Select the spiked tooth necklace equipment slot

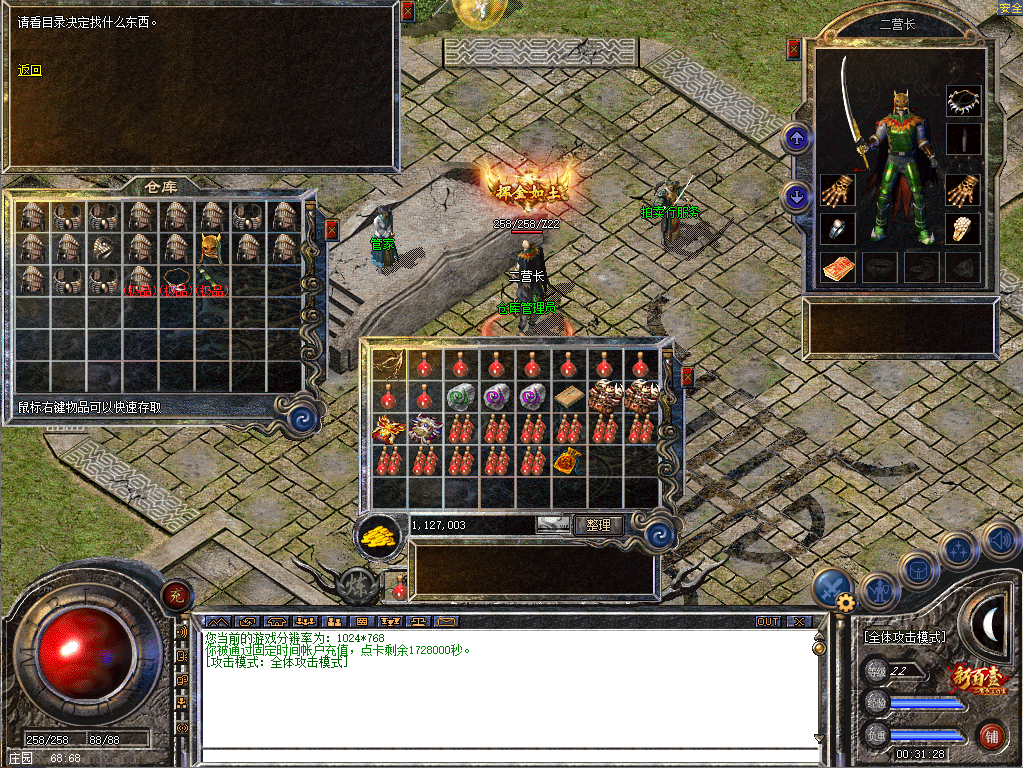[964, 101]
